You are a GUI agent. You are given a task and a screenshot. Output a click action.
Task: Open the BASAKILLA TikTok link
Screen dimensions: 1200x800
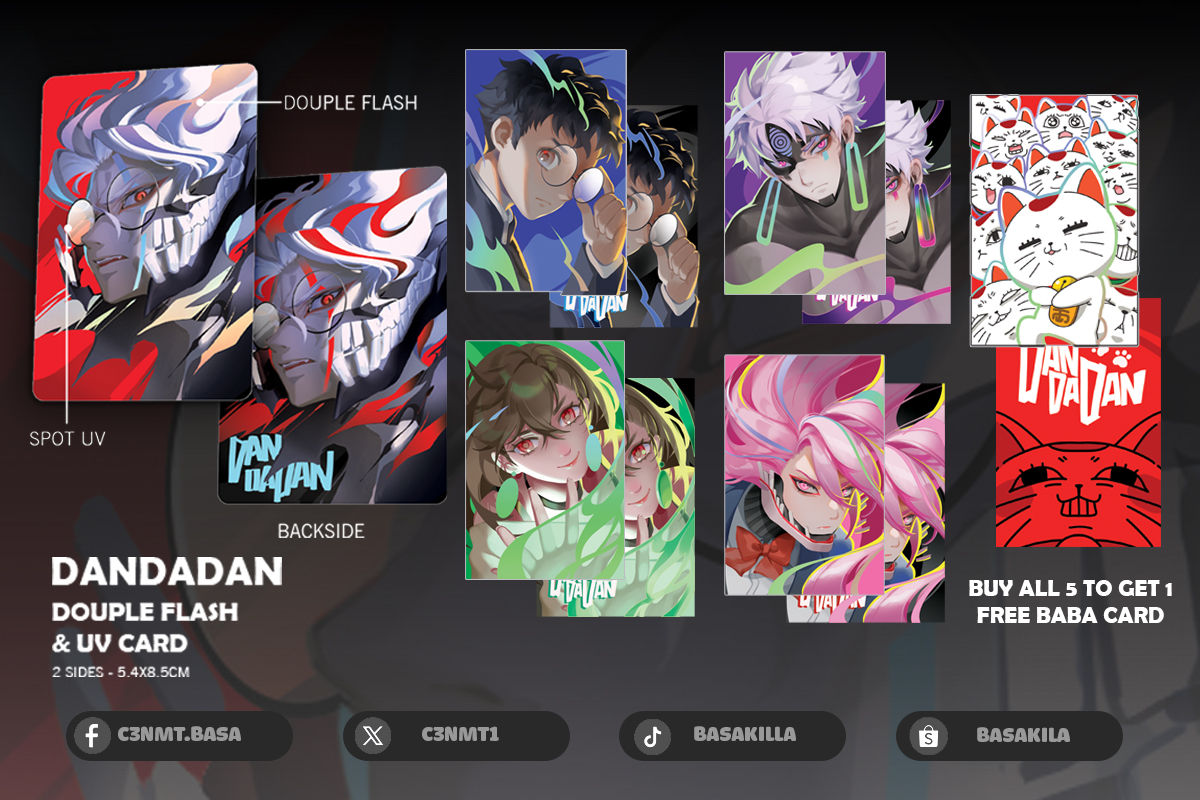[x=732, y=736]
